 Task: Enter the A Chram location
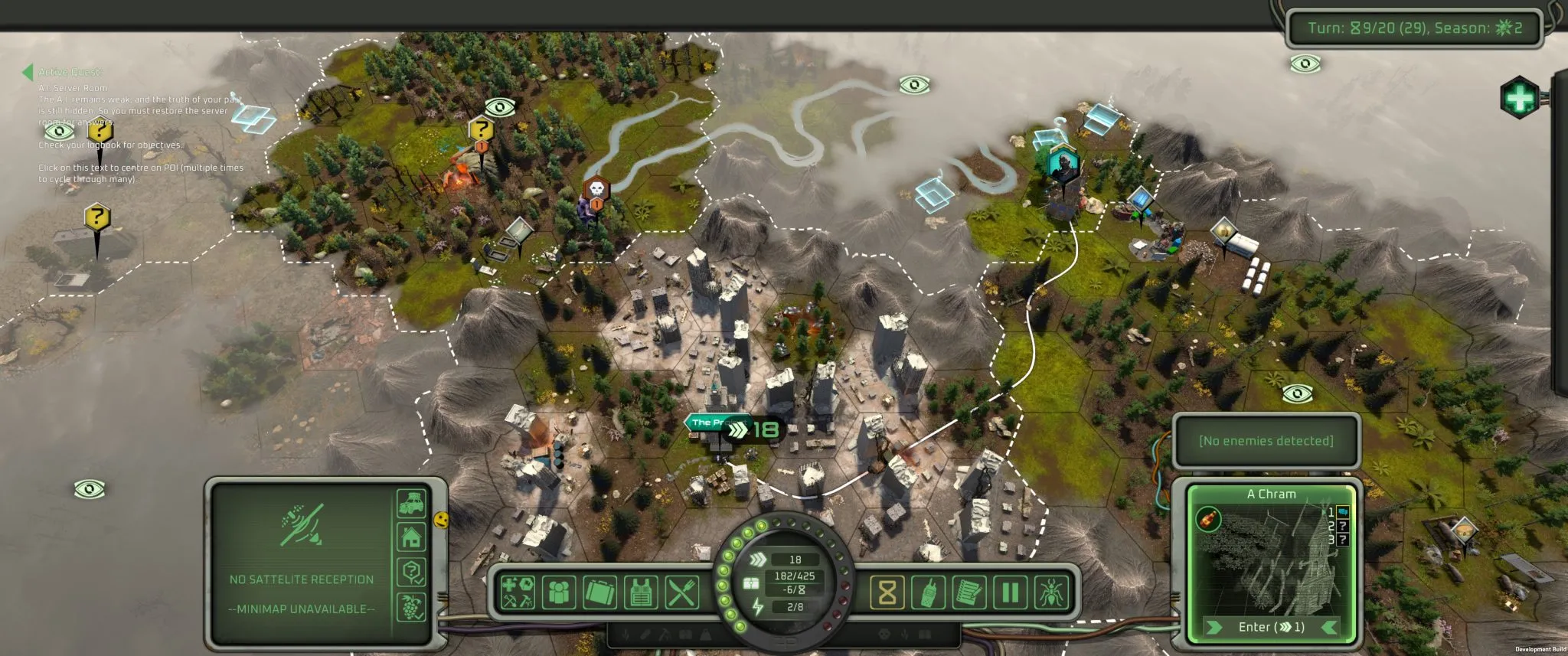click(1271, 627)
